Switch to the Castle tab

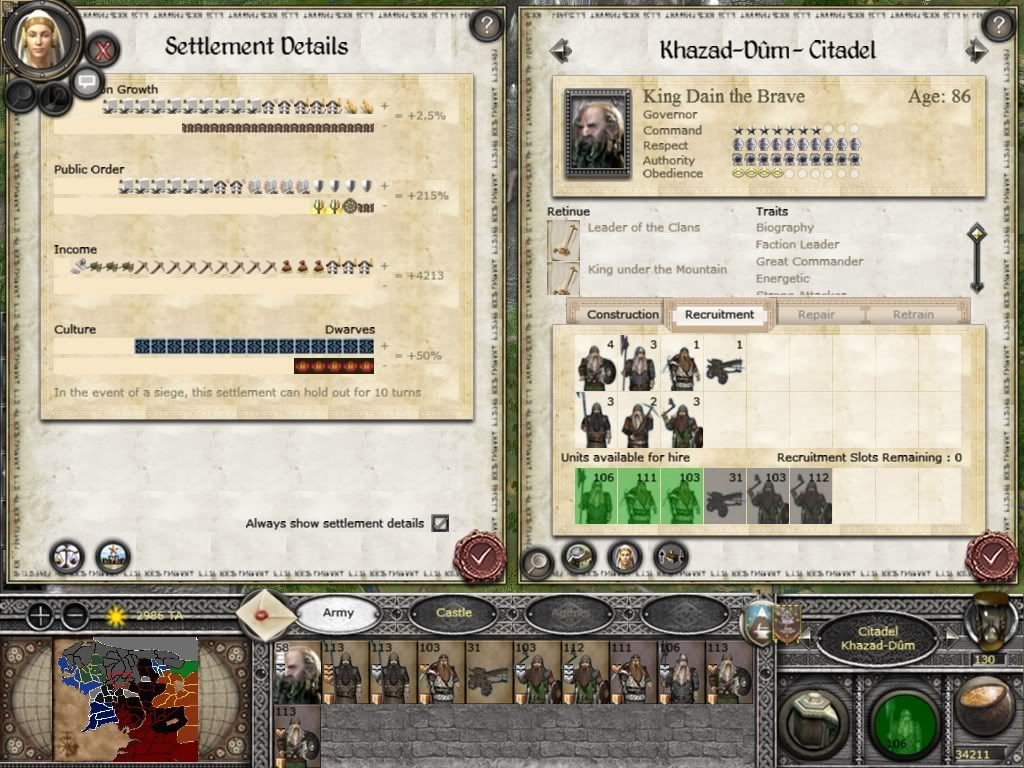tap(453, 612)
